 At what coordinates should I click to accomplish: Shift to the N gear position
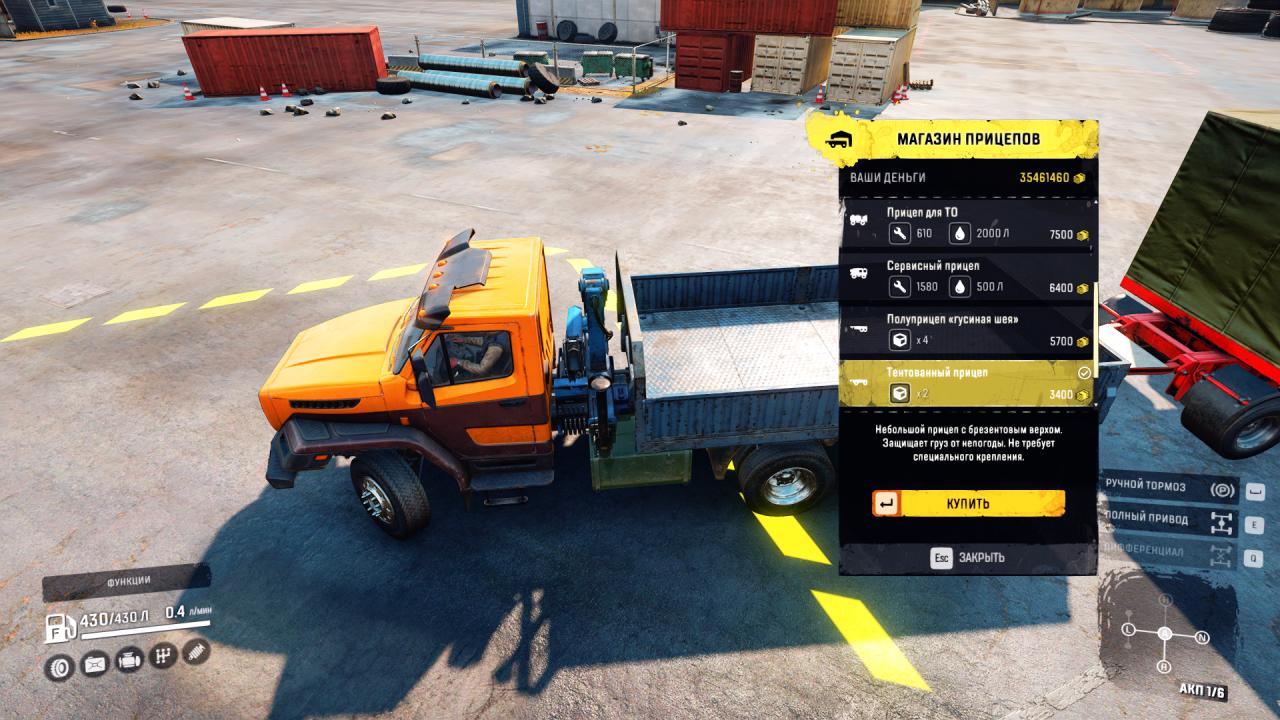(x=1202, y=637)
